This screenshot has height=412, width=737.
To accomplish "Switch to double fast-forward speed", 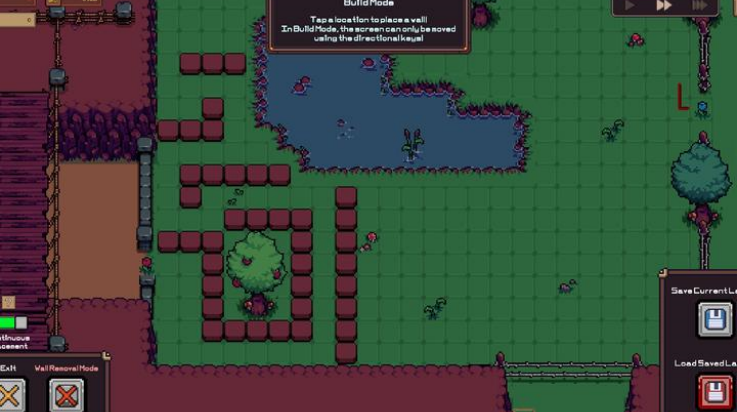I will (x=664, y=6).
